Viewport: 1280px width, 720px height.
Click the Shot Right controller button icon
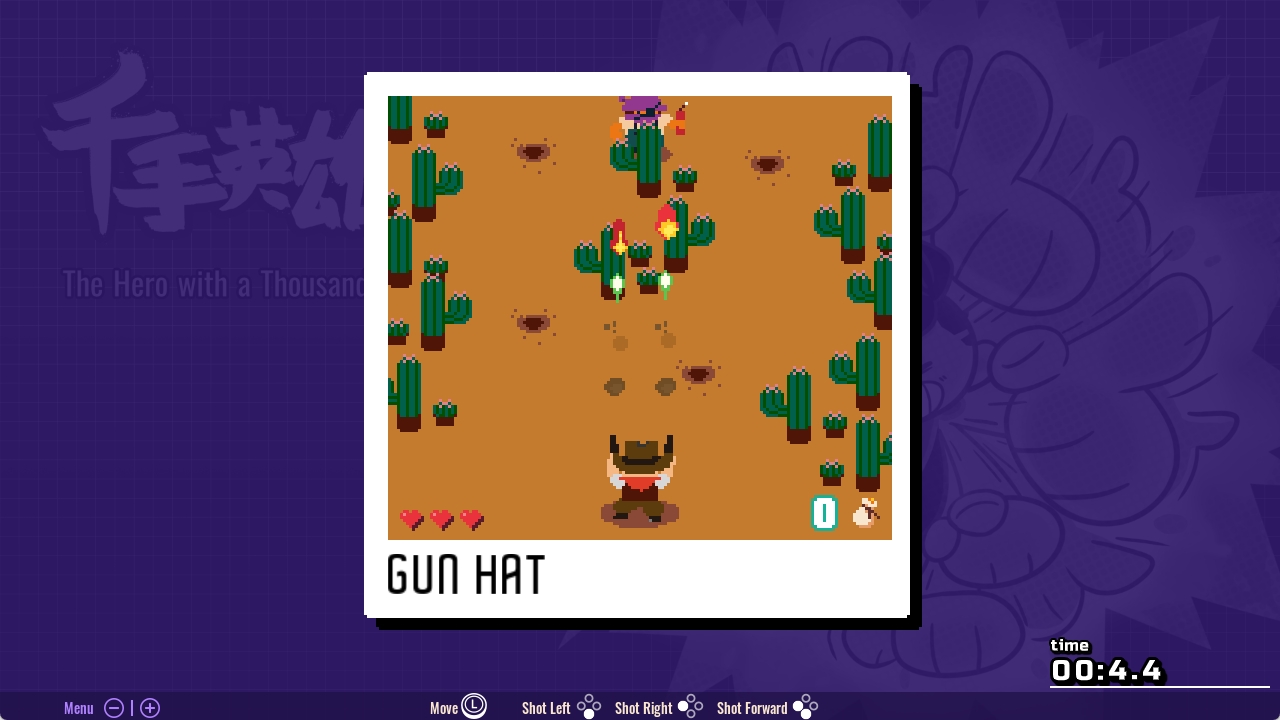click(x=689, y=707)
